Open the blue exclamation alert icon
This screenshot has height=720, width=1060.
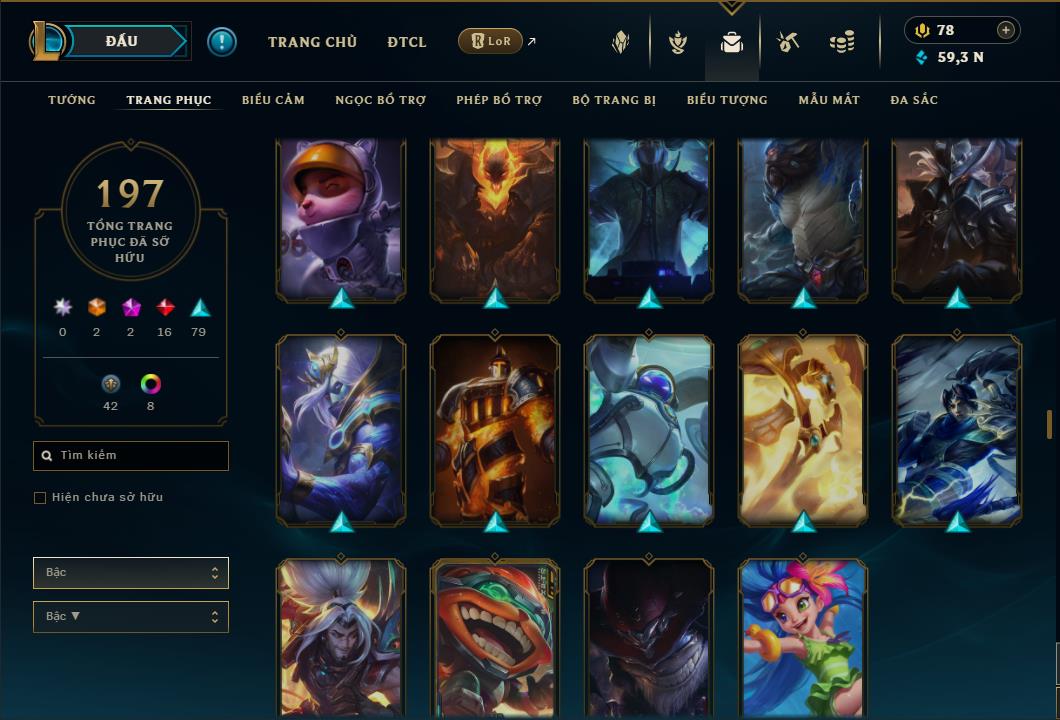click(x=222, y=42)
